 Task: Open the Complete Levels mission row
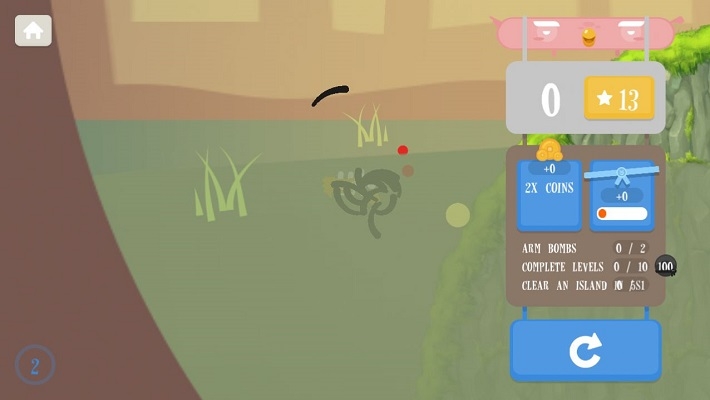(585, 267)
